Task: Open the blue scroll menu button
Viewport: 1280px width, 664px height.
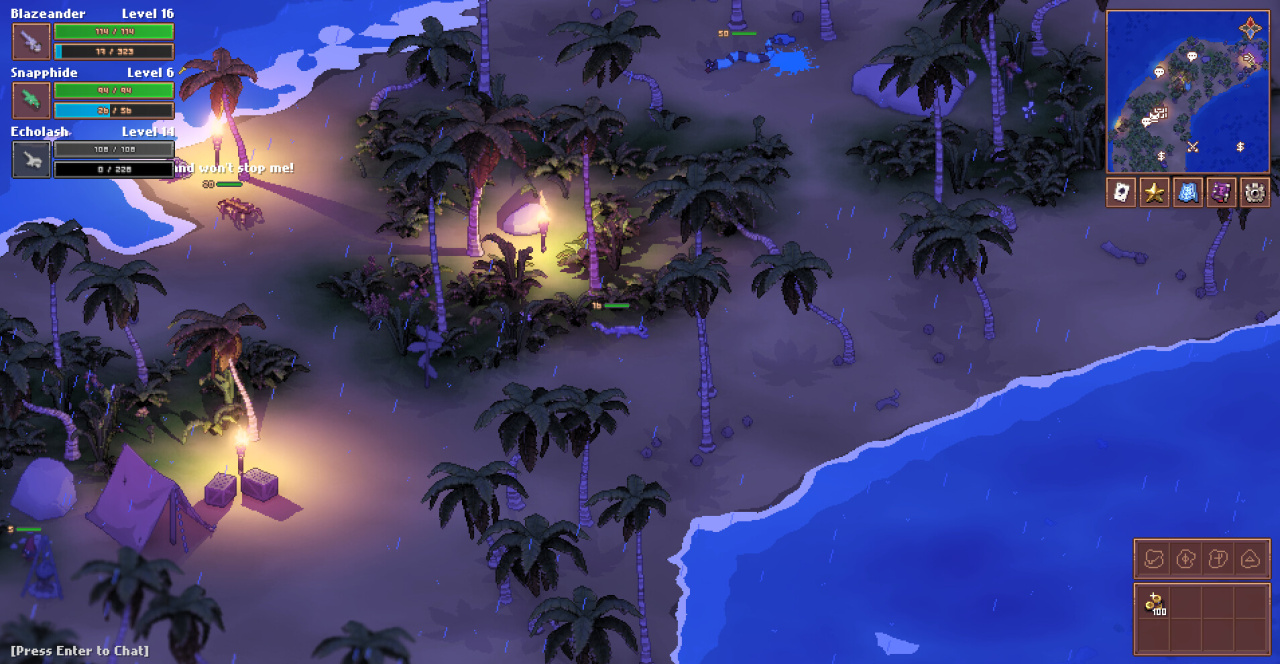Action: coord(1188,192)
